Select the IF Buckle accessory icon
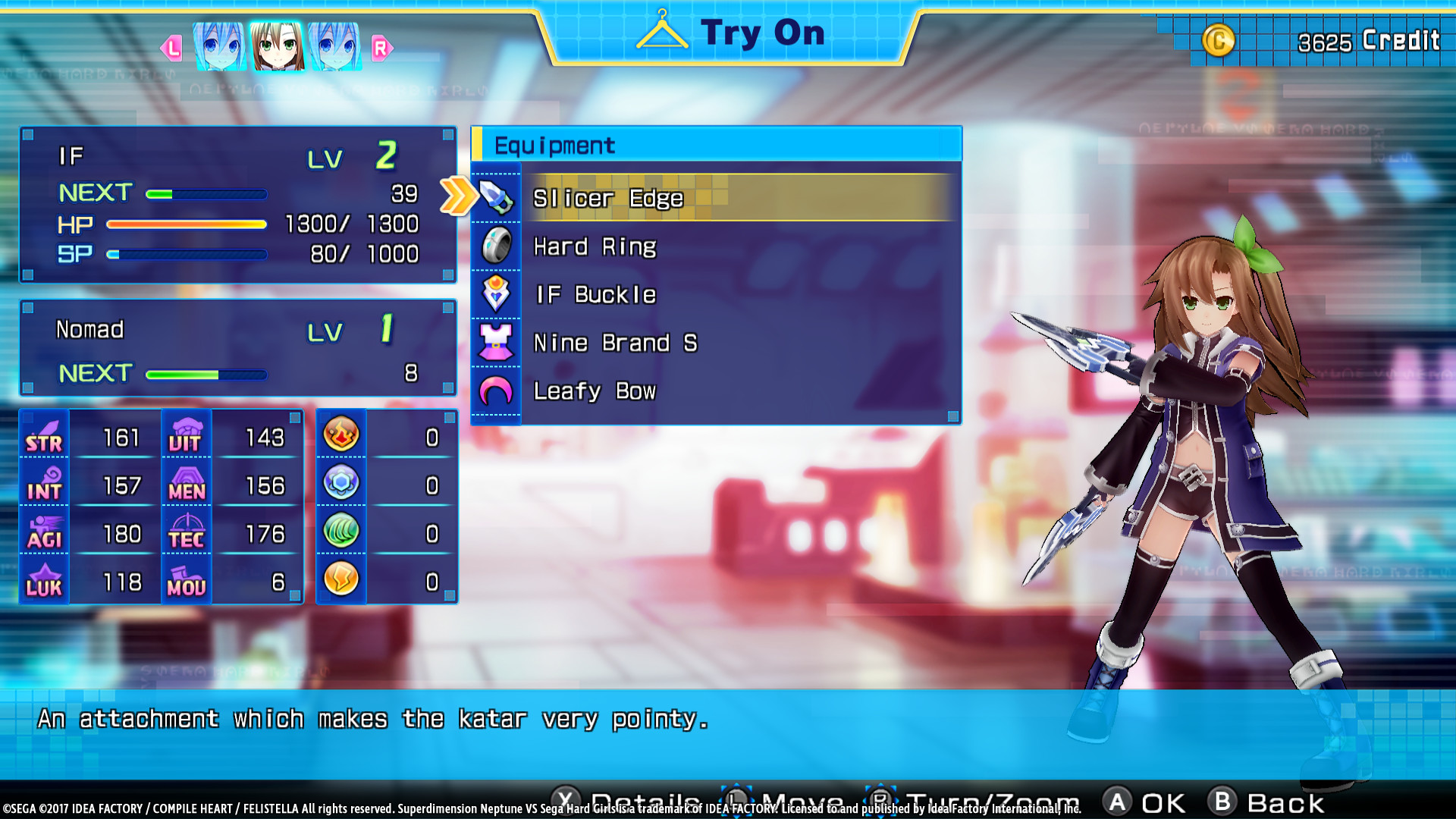 496,294
